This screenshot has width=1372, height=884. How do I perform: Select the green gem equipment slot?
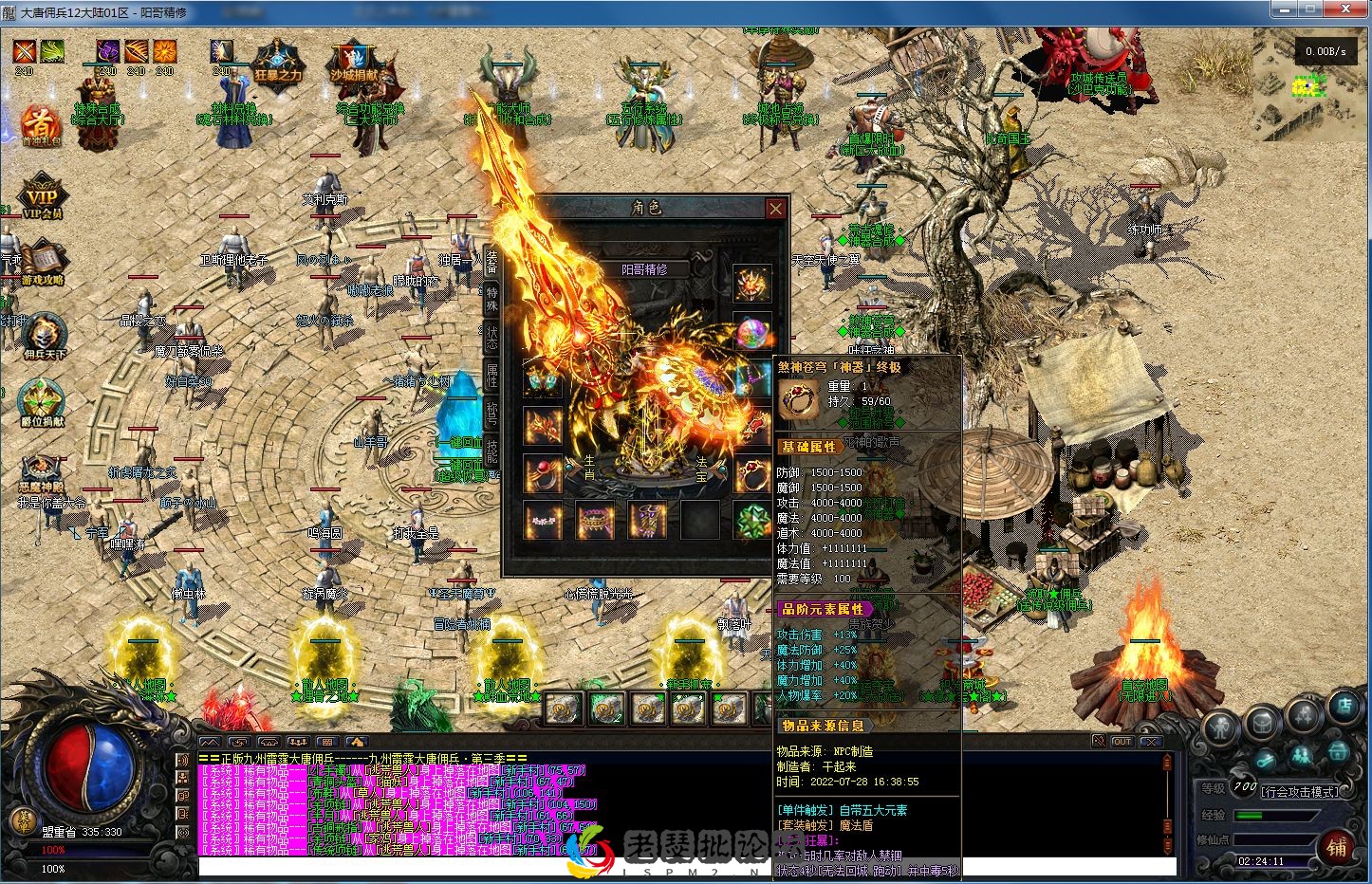point(751,521)
